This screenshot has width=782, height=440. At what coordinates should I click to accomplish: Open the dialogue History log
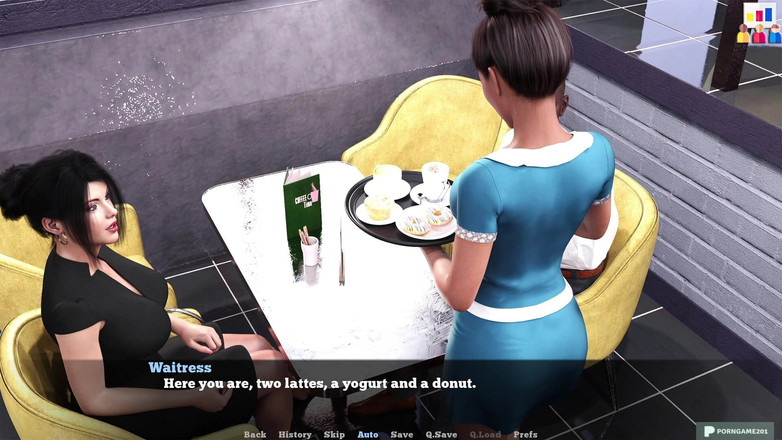[295, 434]
